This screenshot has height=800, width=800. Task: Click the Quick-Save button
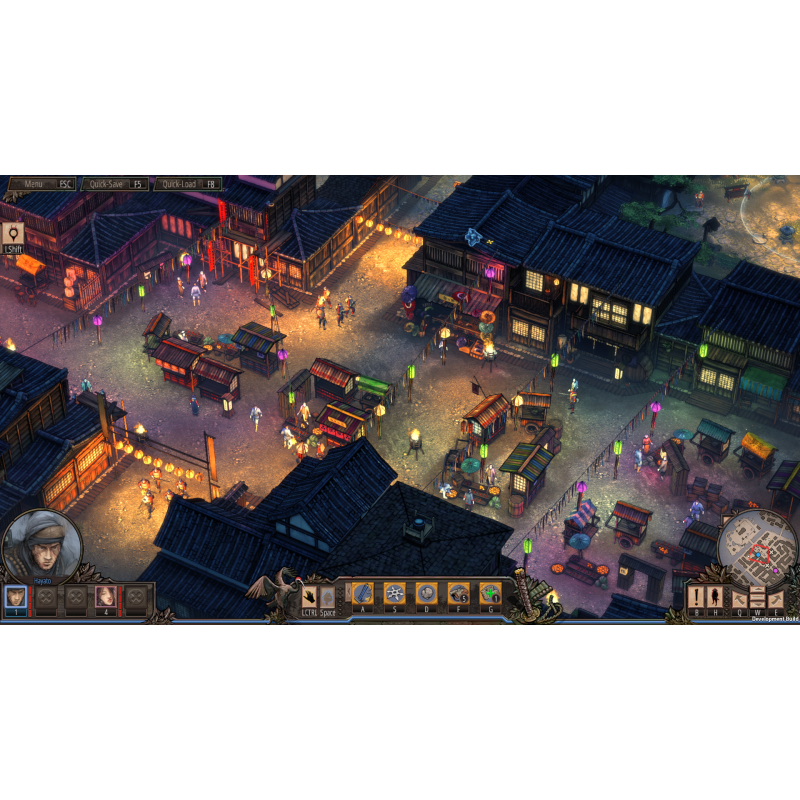point(115,184)
